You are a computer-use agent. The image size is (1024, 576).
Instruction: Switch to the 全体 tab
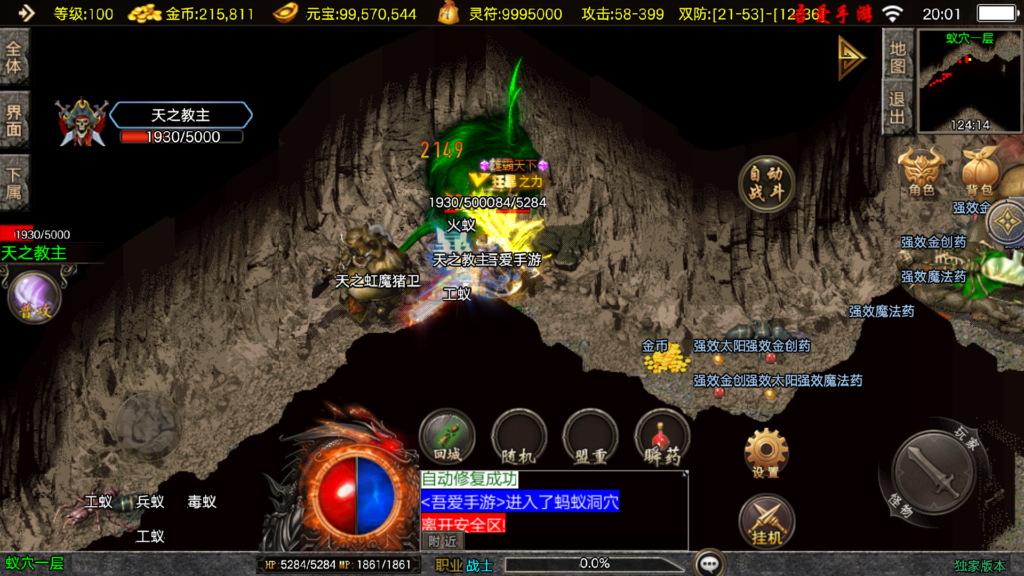tap(14, 57)
